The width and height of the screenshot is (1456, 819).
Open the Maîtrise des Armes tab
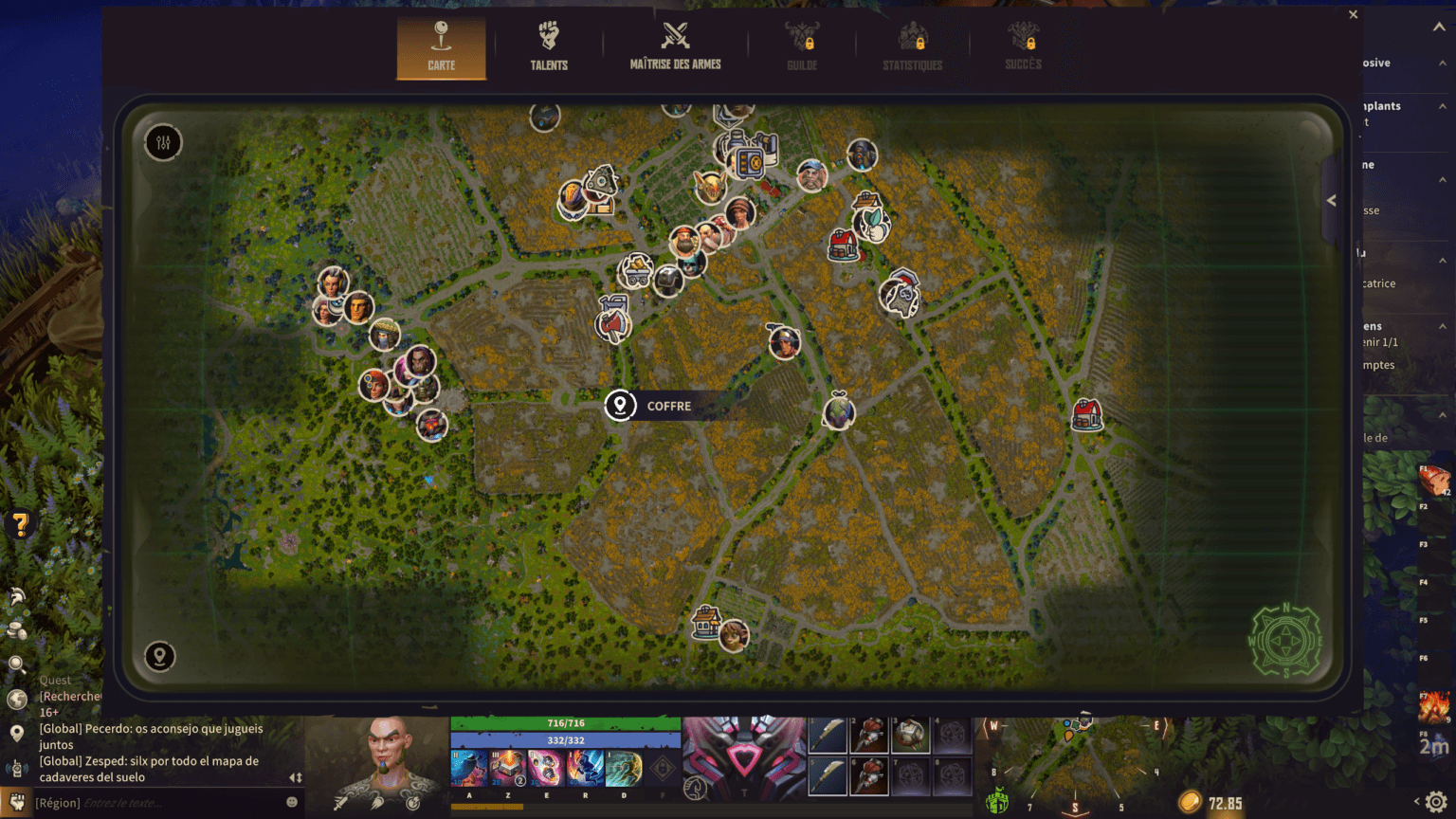[675, 46]
